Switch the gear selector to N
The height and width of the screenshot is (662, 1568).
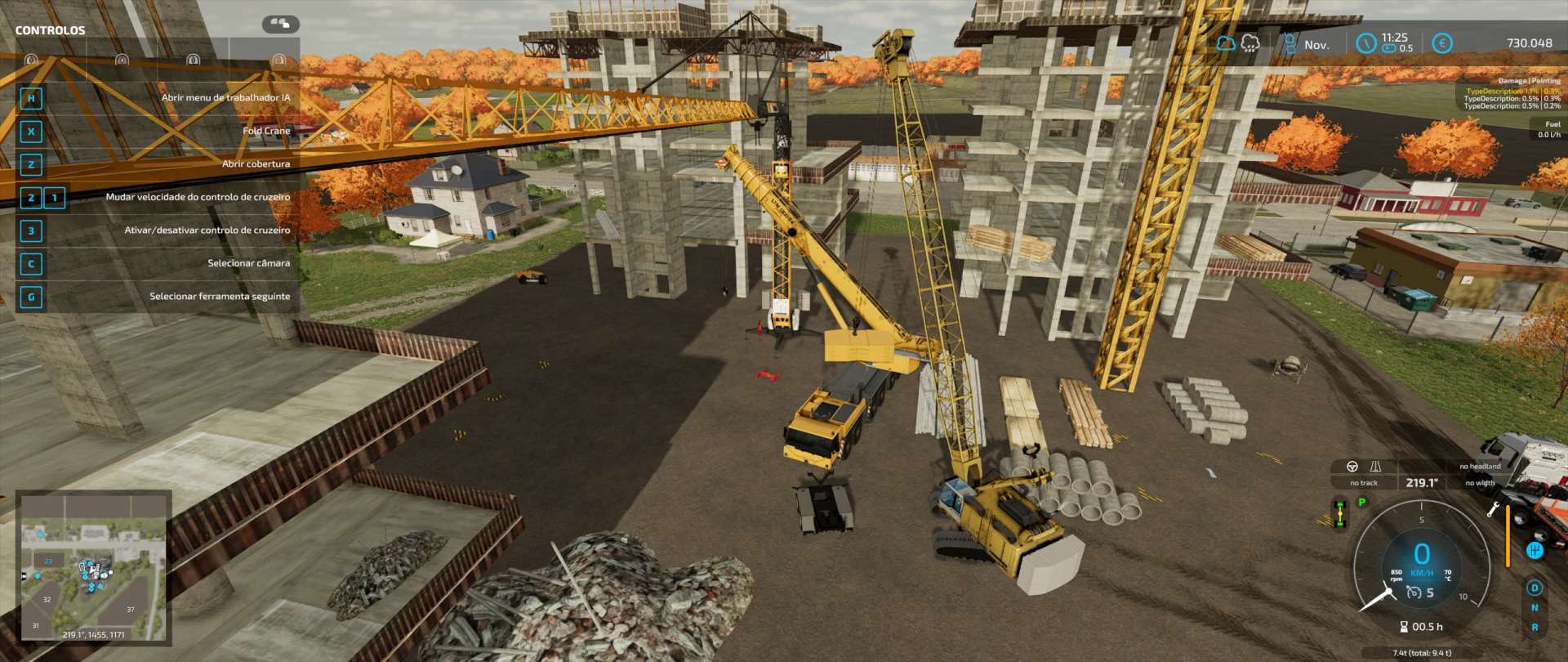tap(1535, 608)
